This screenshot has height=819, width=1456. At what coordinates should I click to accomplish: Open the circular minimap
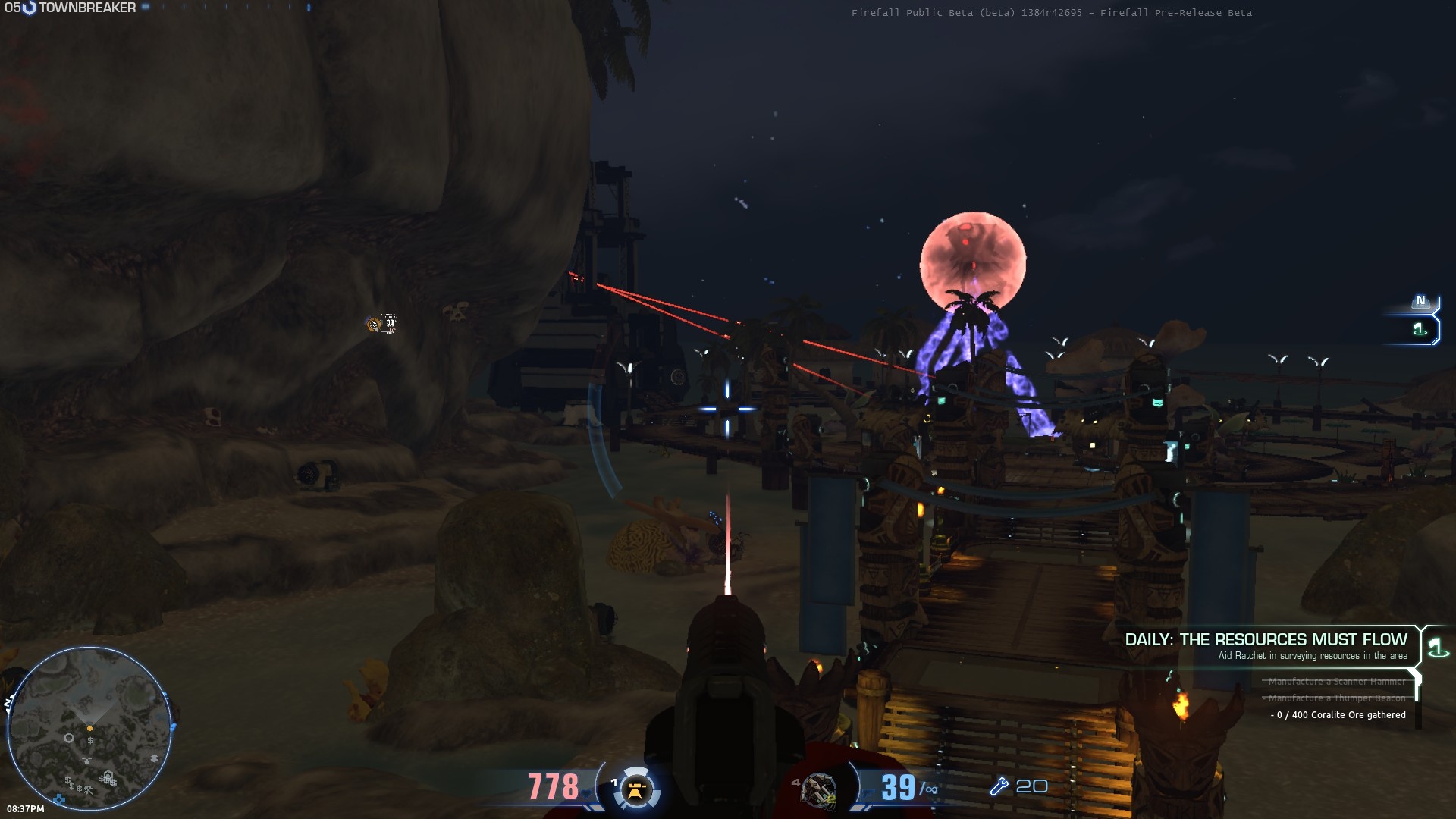(x=89, y=729)
